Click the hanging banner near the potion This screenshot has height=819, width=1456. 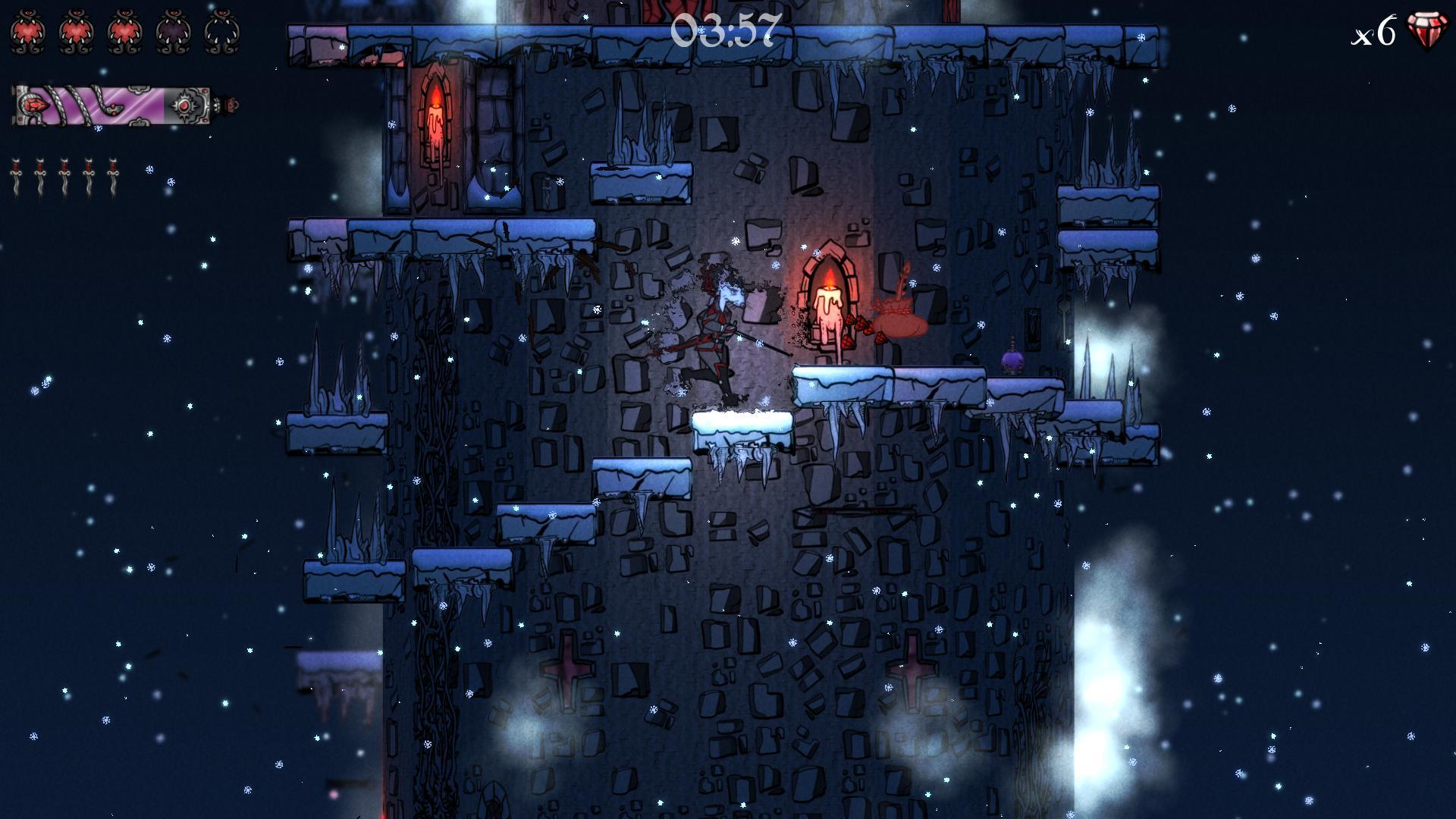pyautogui.click(x=1033, y=330)
